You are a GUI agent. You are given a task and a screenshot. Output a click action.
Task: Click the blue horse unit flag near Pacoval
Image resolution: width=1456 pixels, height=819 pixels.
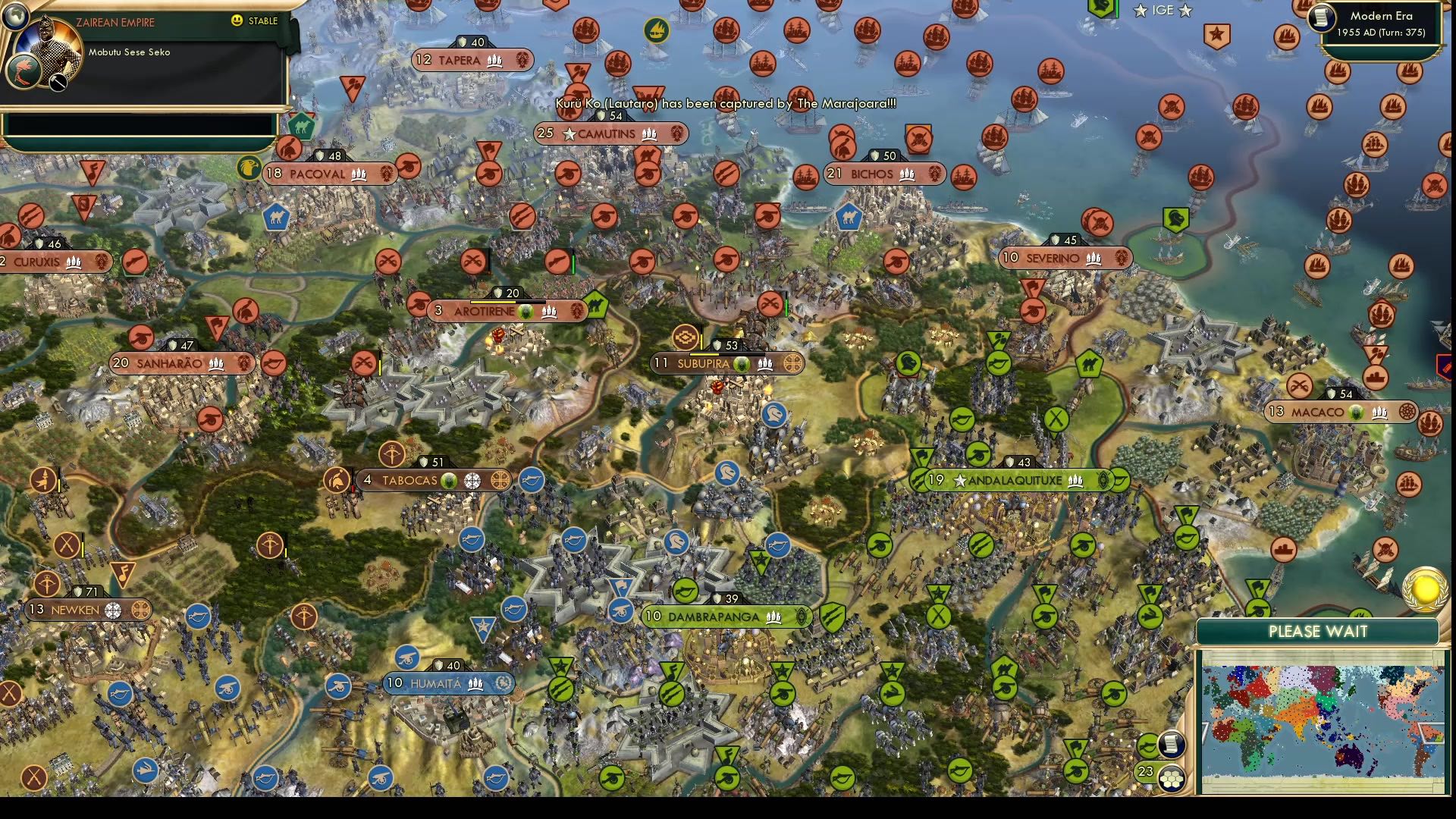click(276, 217)
